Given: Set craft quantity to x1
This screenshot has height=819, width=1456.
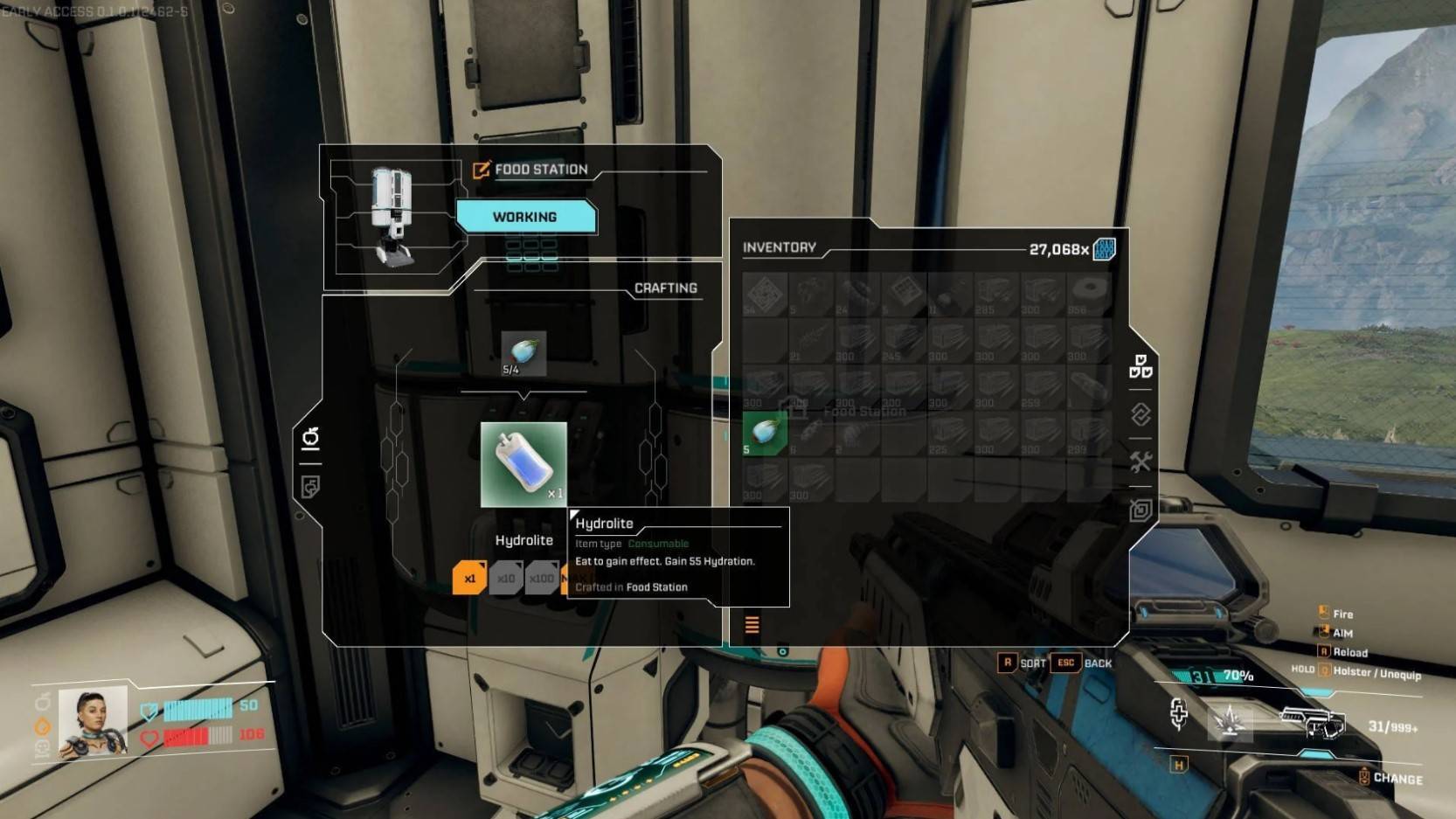Looking at the screenshot, I should (469, 578).
